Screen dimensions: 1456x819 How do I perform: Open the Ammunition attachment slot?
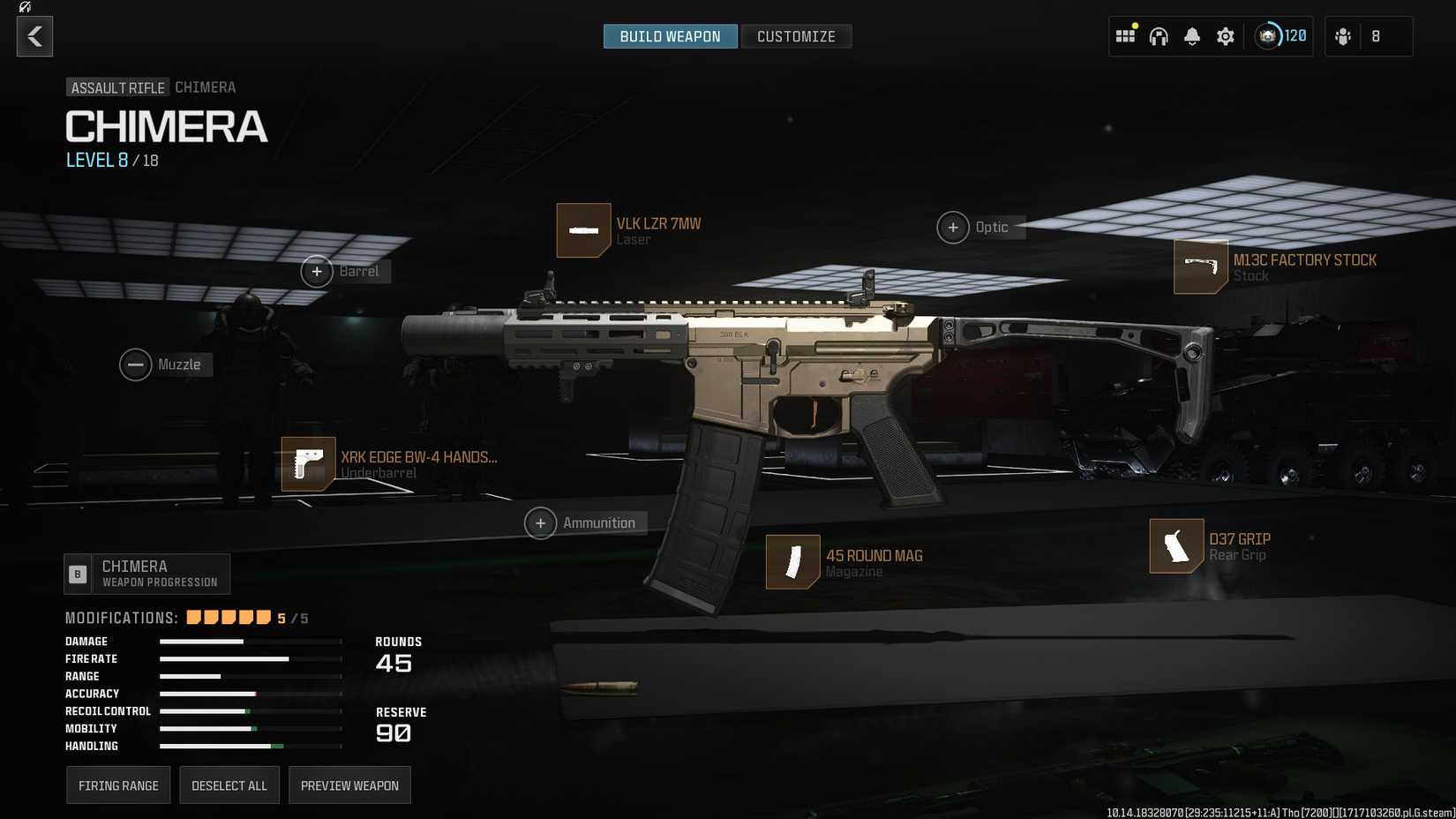coord(540,522)
